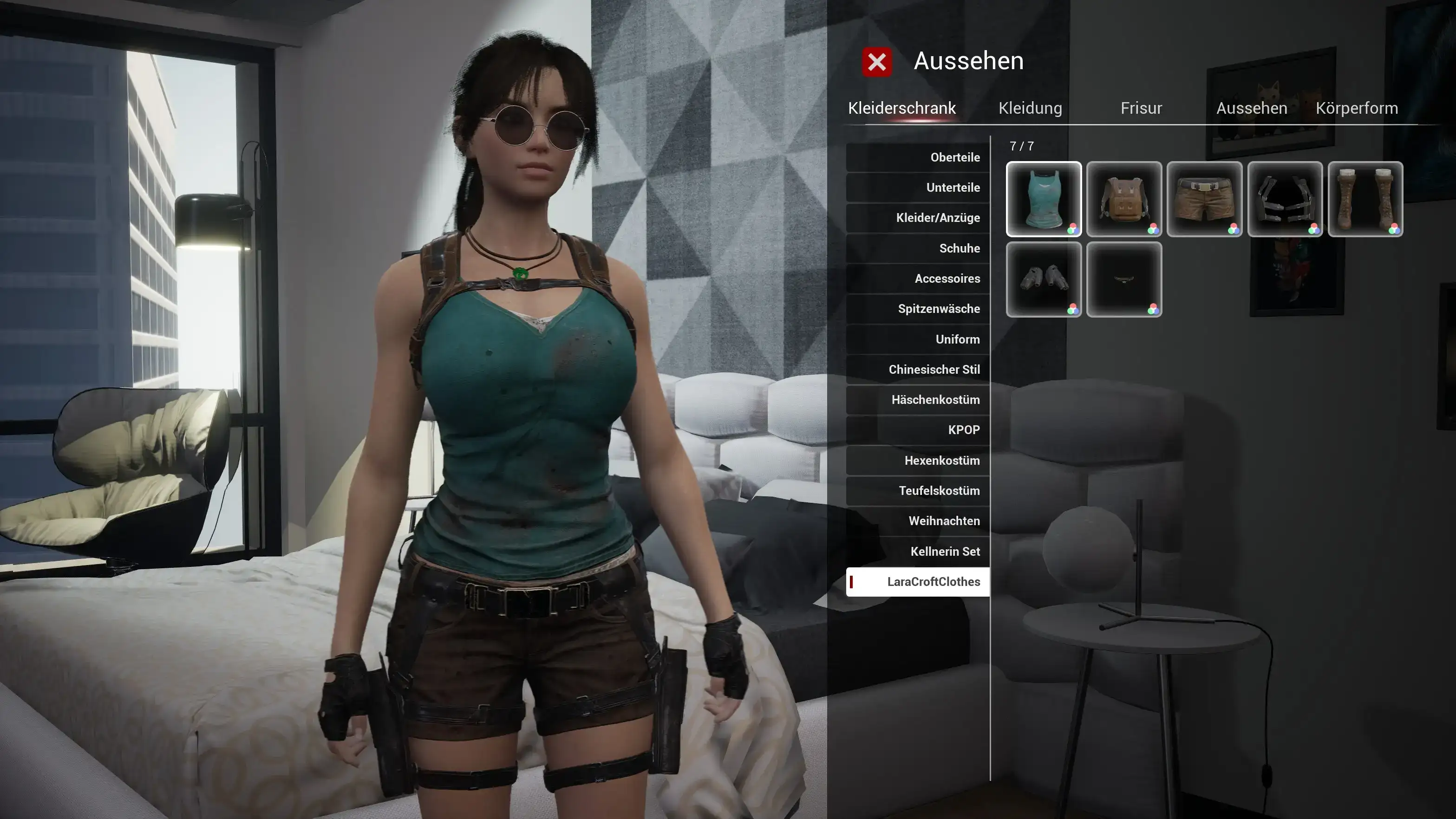Close the Aussehen menu with red X
1456x819 pixels.
[x=877, y=62]
